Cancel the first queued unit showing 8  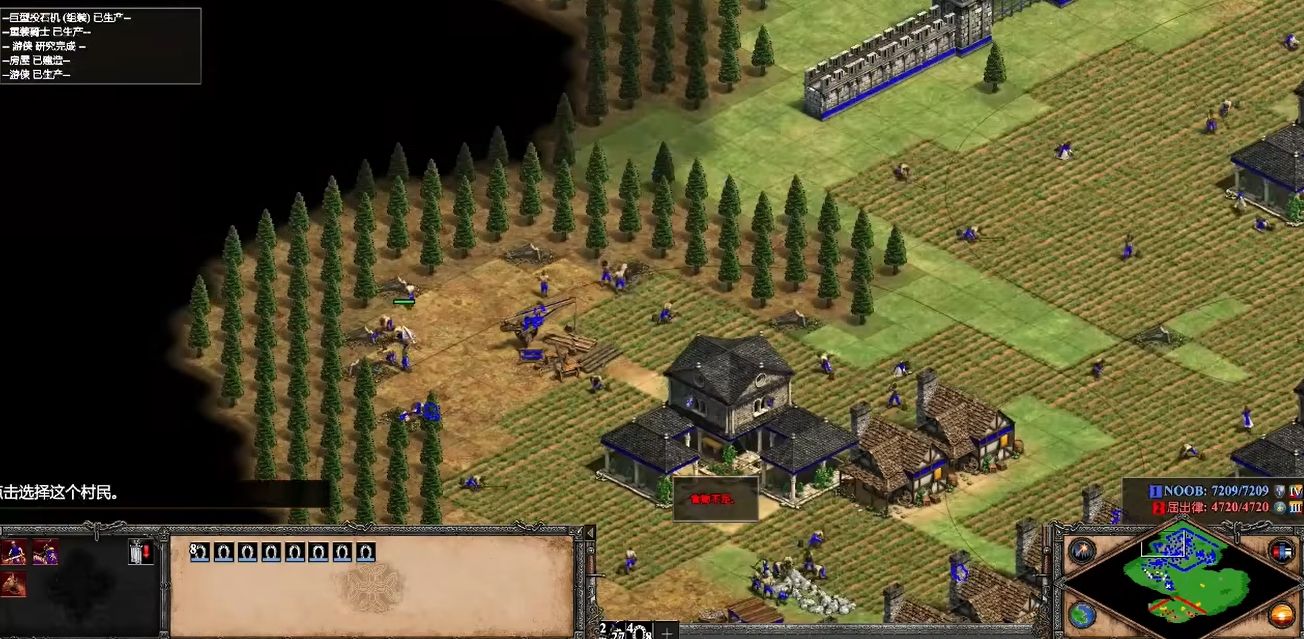pos(198,552)
